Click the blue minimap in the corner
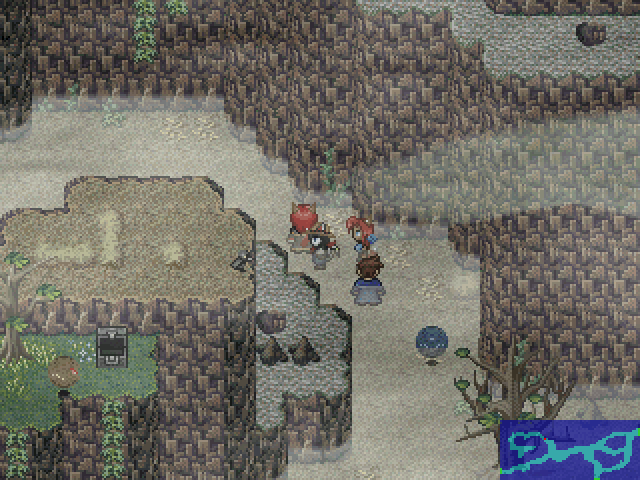 569,450
